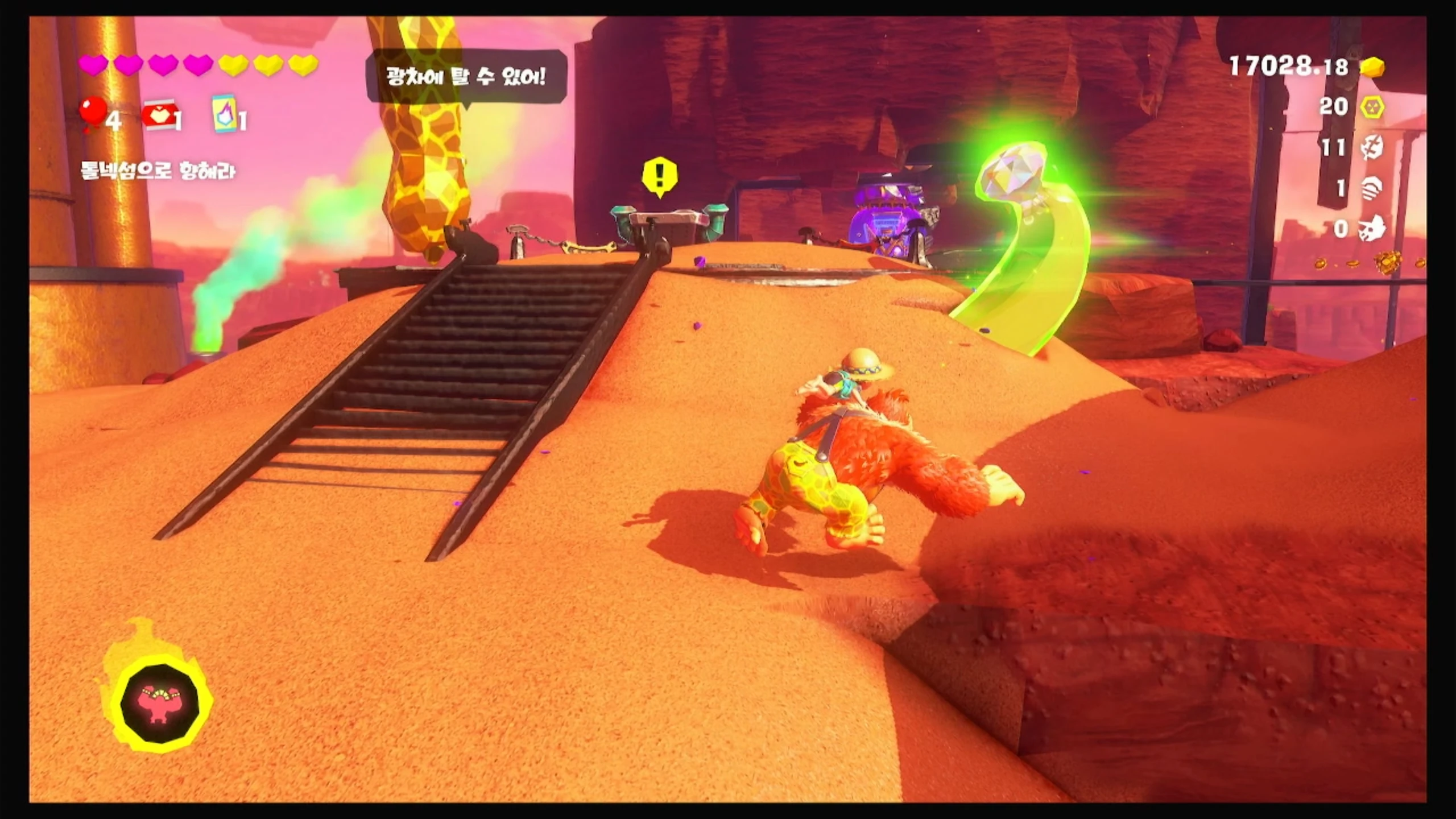1456x819 pixels.
Task: Click the gold nugget currency icon
Action: click(x=1372, y=68)
